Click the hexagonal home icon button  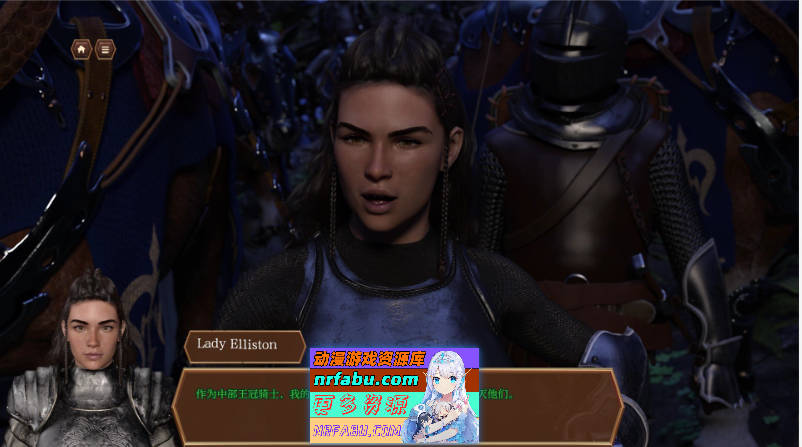(x=81, y=49)
